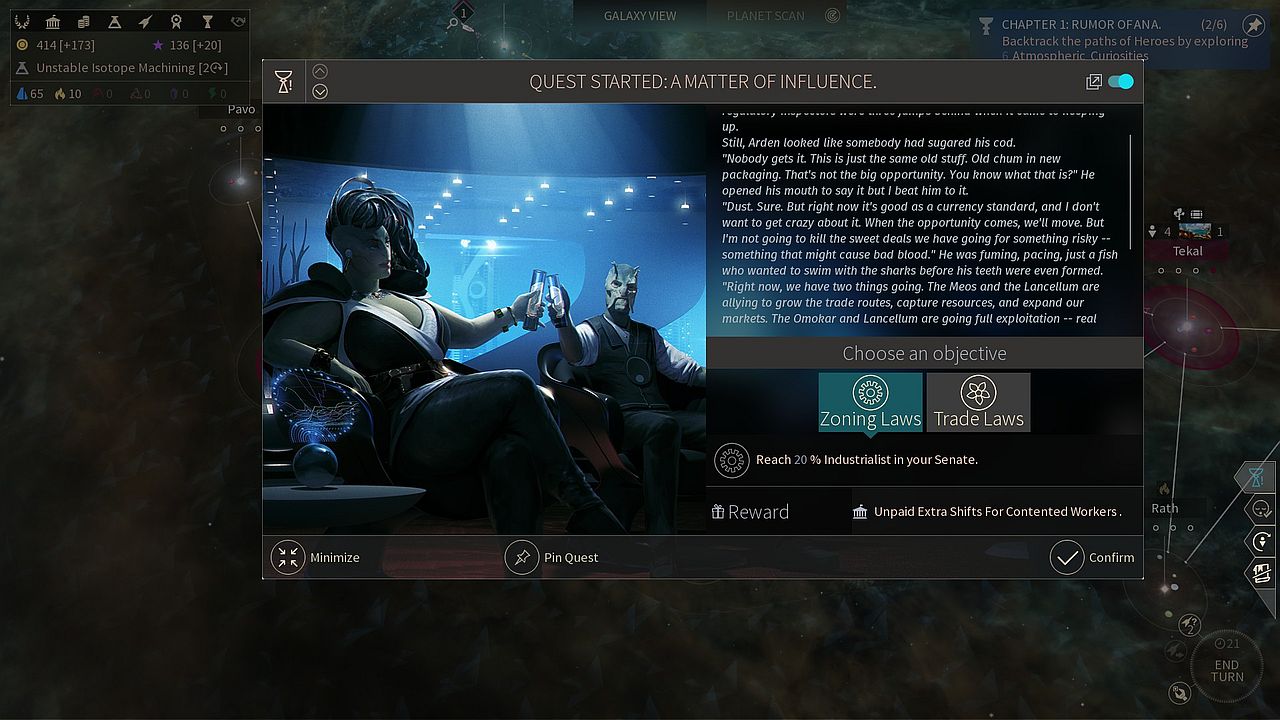Open the Unstable Isotope Machining research entry
This screenshot has width=1280, height=720.
click(x=120, y=68)
